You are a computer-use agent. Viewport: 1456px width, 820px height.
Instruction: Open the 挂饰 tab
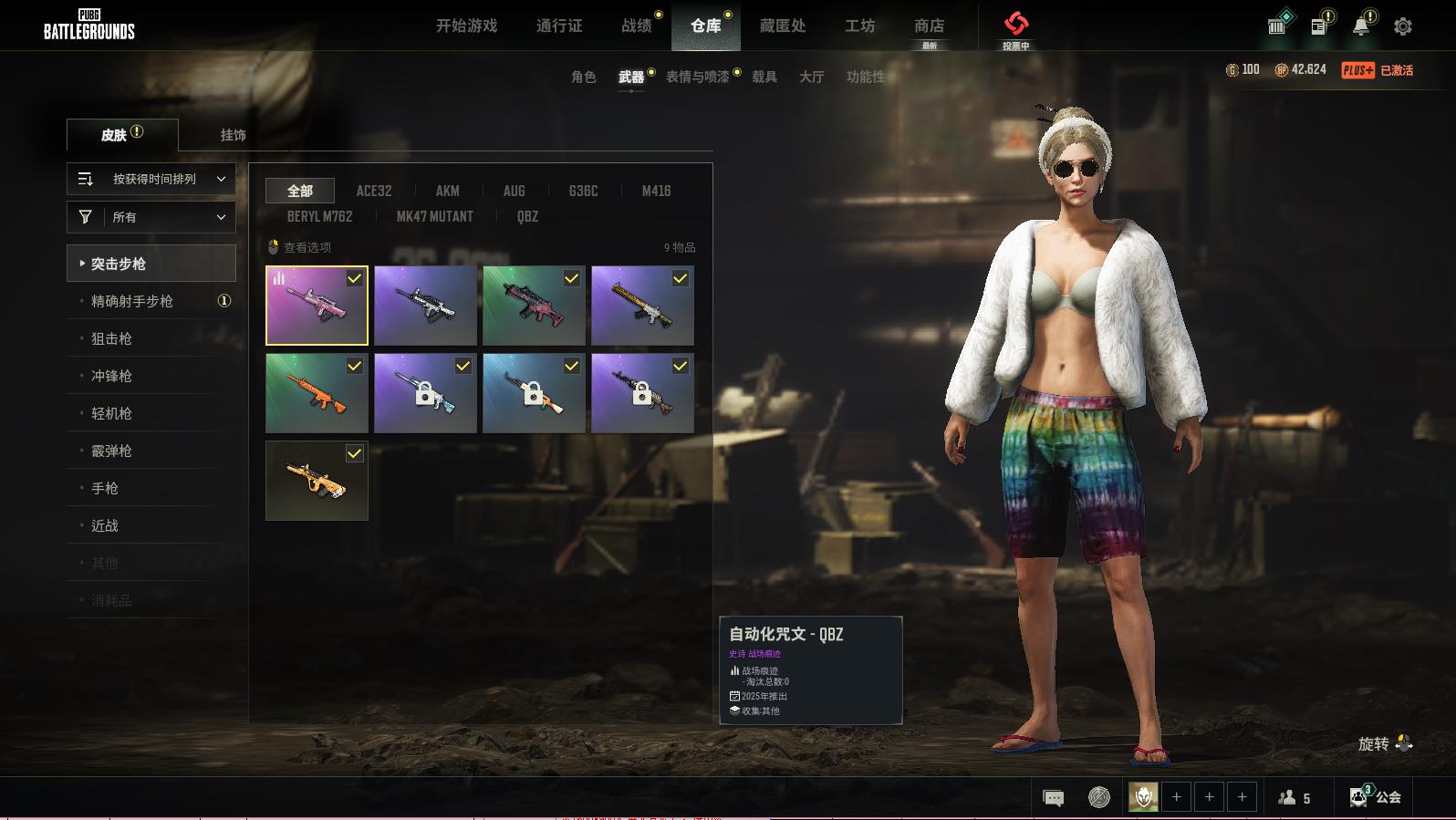tap(233, 135)
